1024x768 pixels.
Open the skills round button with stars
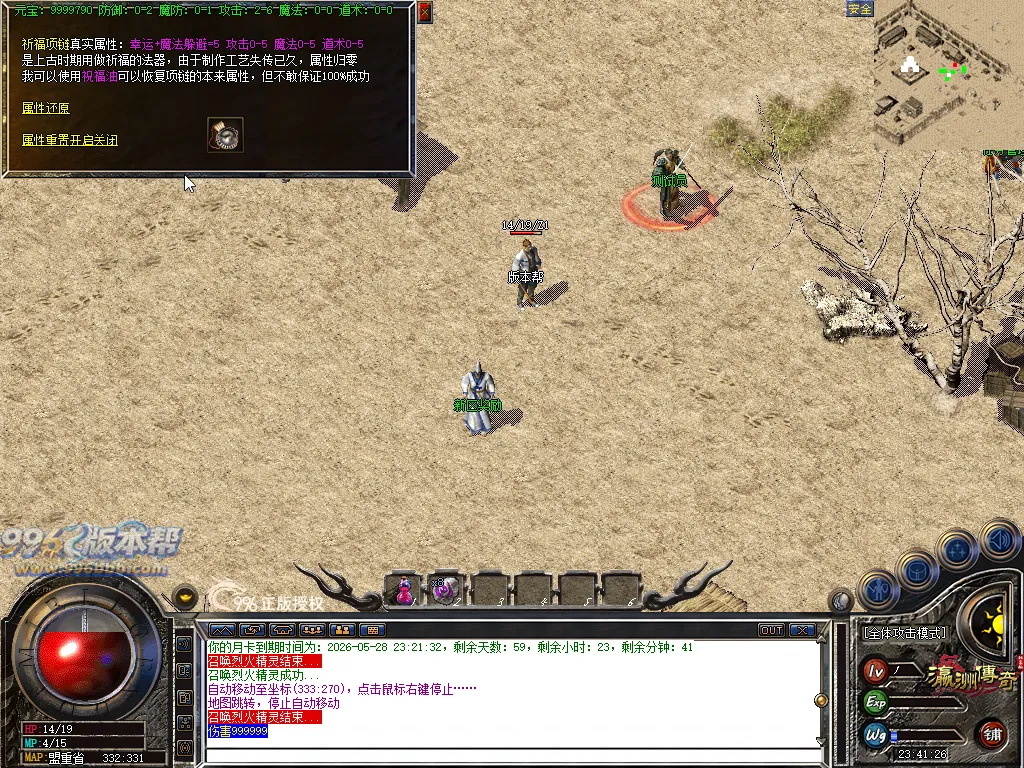click(958, 549)
